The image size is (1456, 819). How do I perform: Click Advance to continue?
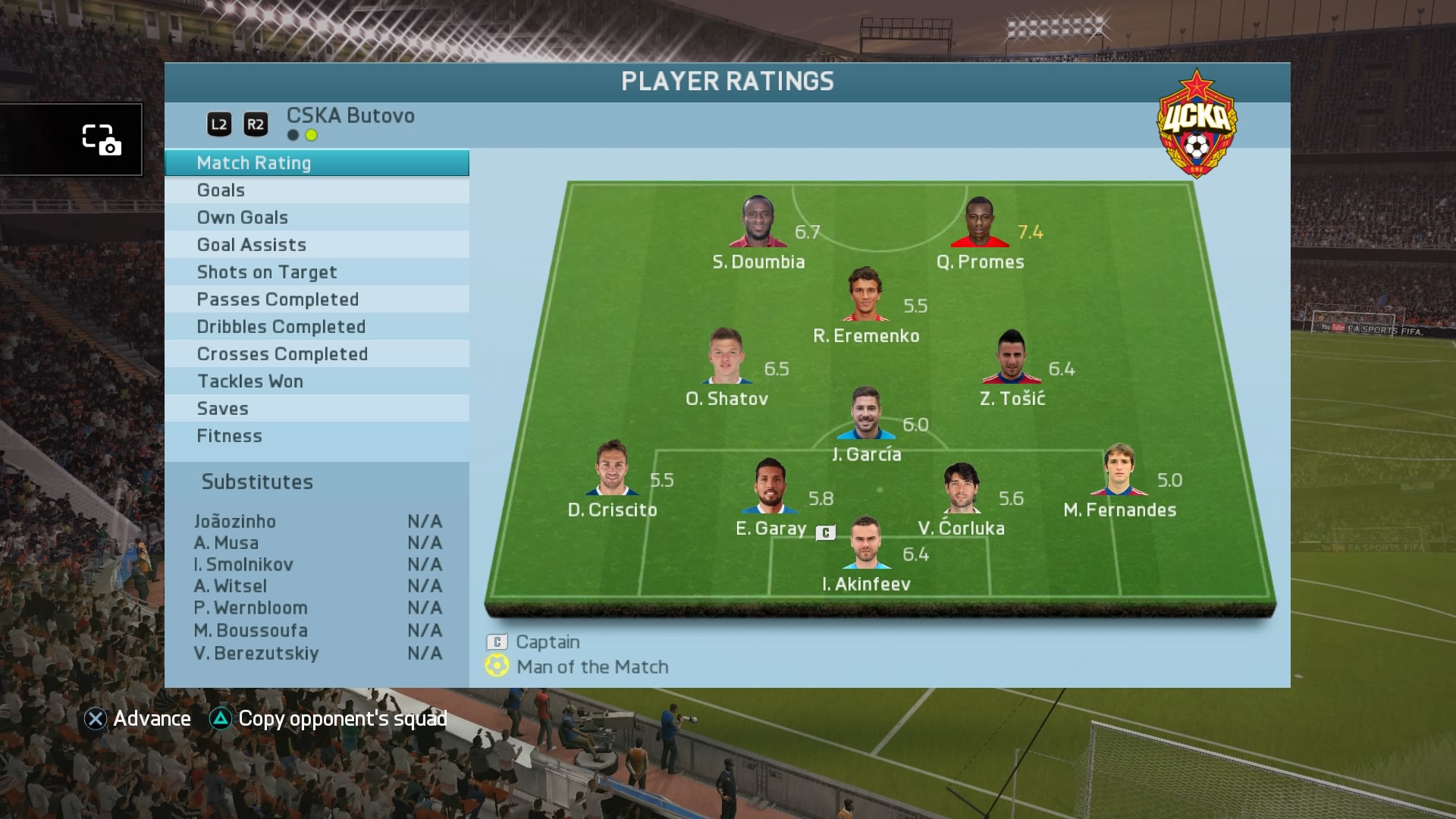pyautogui.click(x=137, y=719)
